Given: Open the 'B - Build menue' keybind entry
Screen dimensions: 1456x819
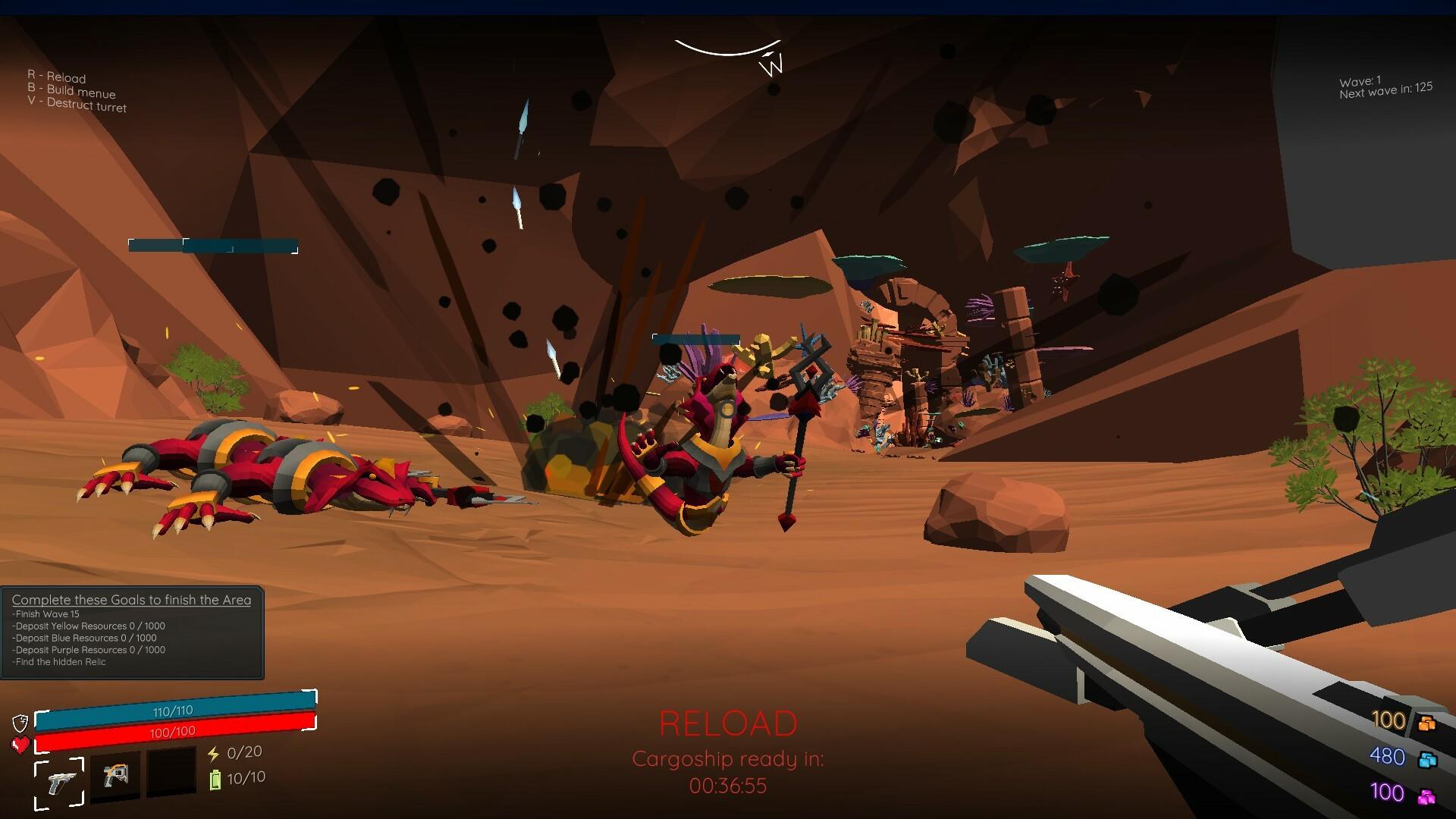Looking at the screenshot, I should (72, 93).
